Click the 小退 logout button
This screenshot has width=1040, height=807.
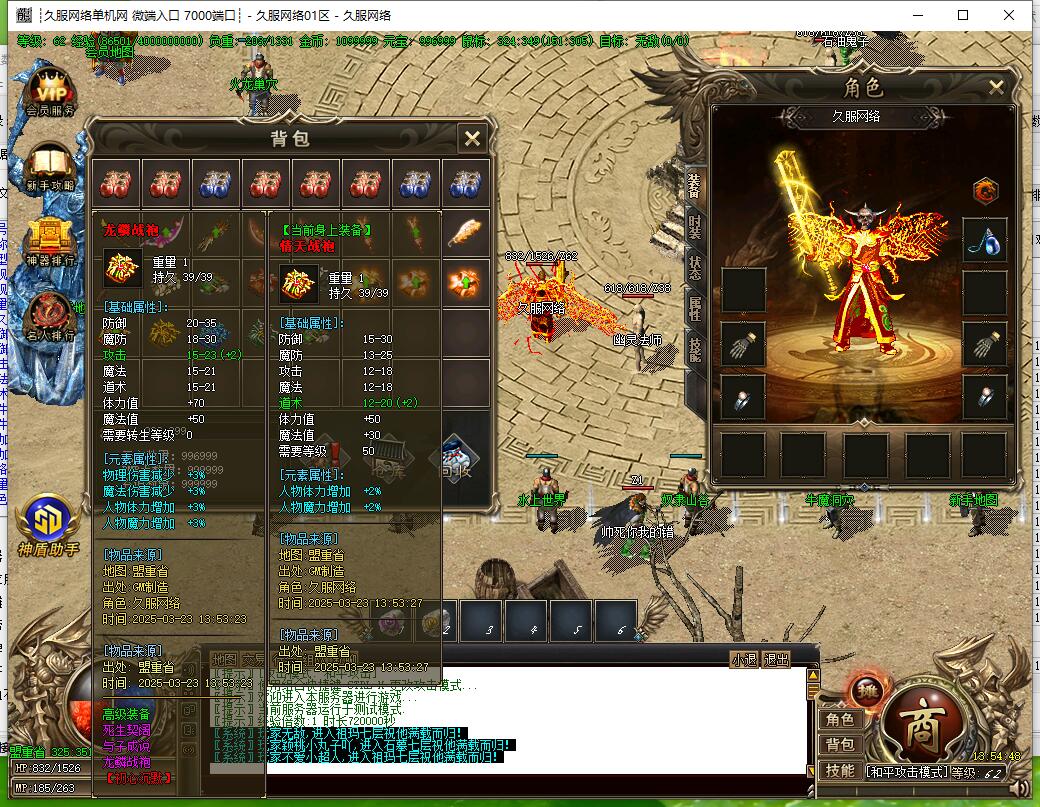(743, 659)
